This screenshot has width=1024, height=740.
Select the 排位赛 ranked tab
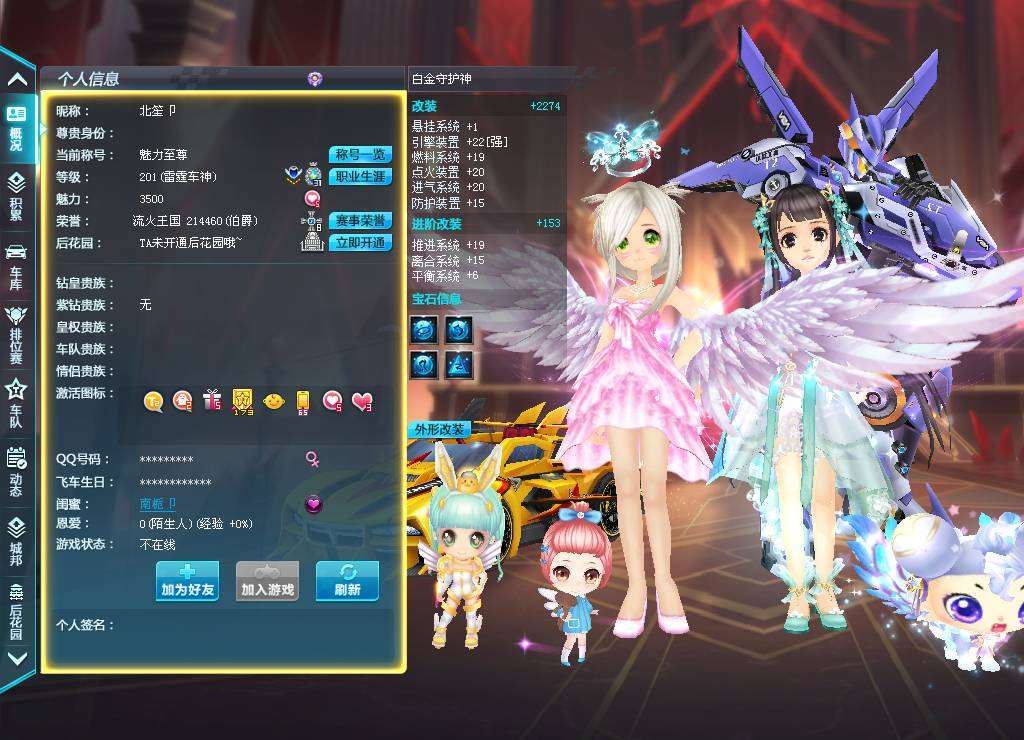tap(16, 334)
